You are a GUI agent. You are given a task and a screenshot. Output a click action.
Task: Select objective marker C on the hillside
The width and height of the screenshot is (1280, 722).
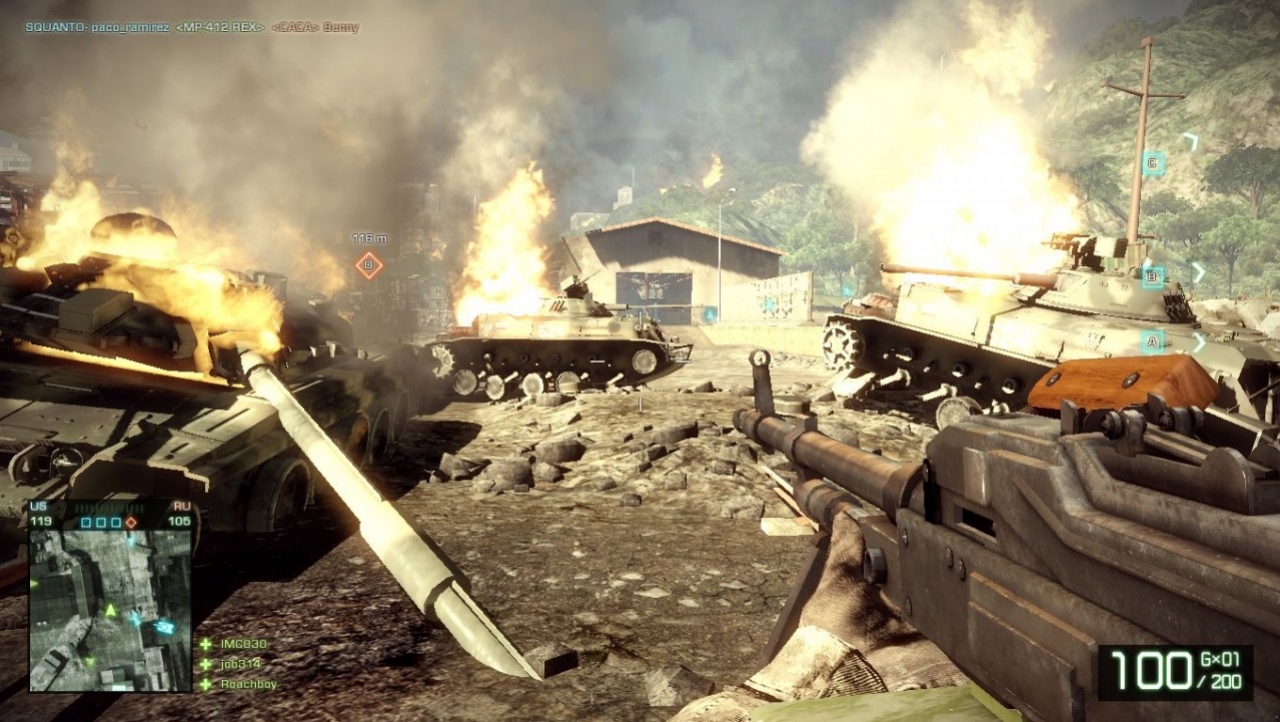1152,163
